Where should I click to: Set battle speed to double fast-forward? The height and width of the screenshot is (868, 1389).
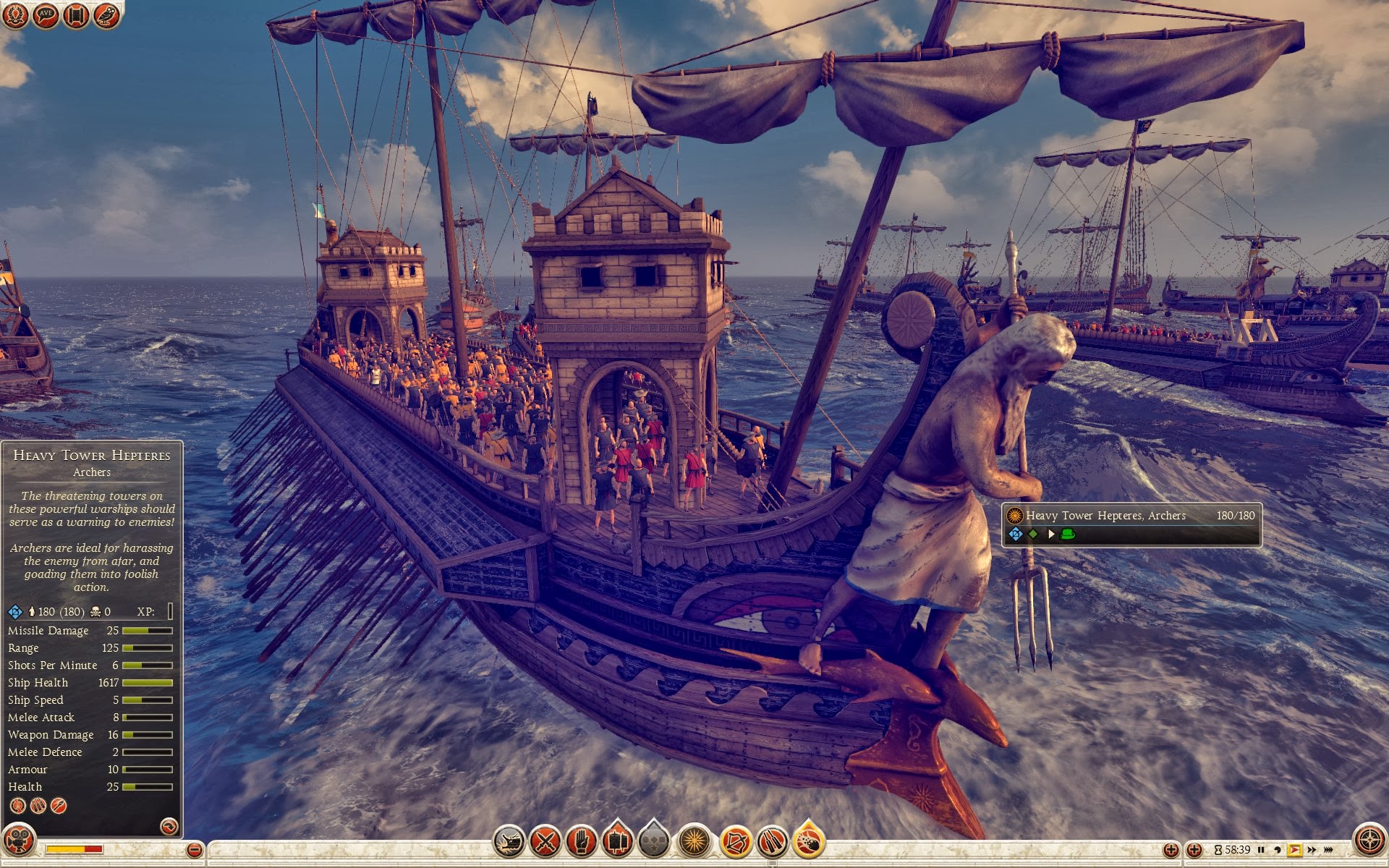[x=1312, y=850]
